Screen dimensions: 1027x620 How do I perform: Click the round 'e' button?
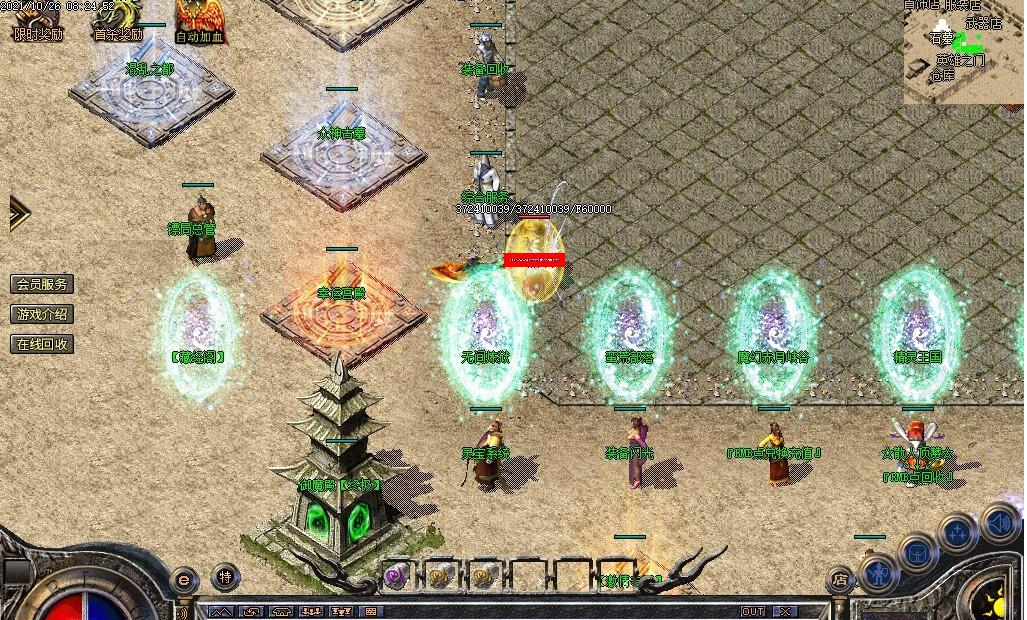coord(184,579)
